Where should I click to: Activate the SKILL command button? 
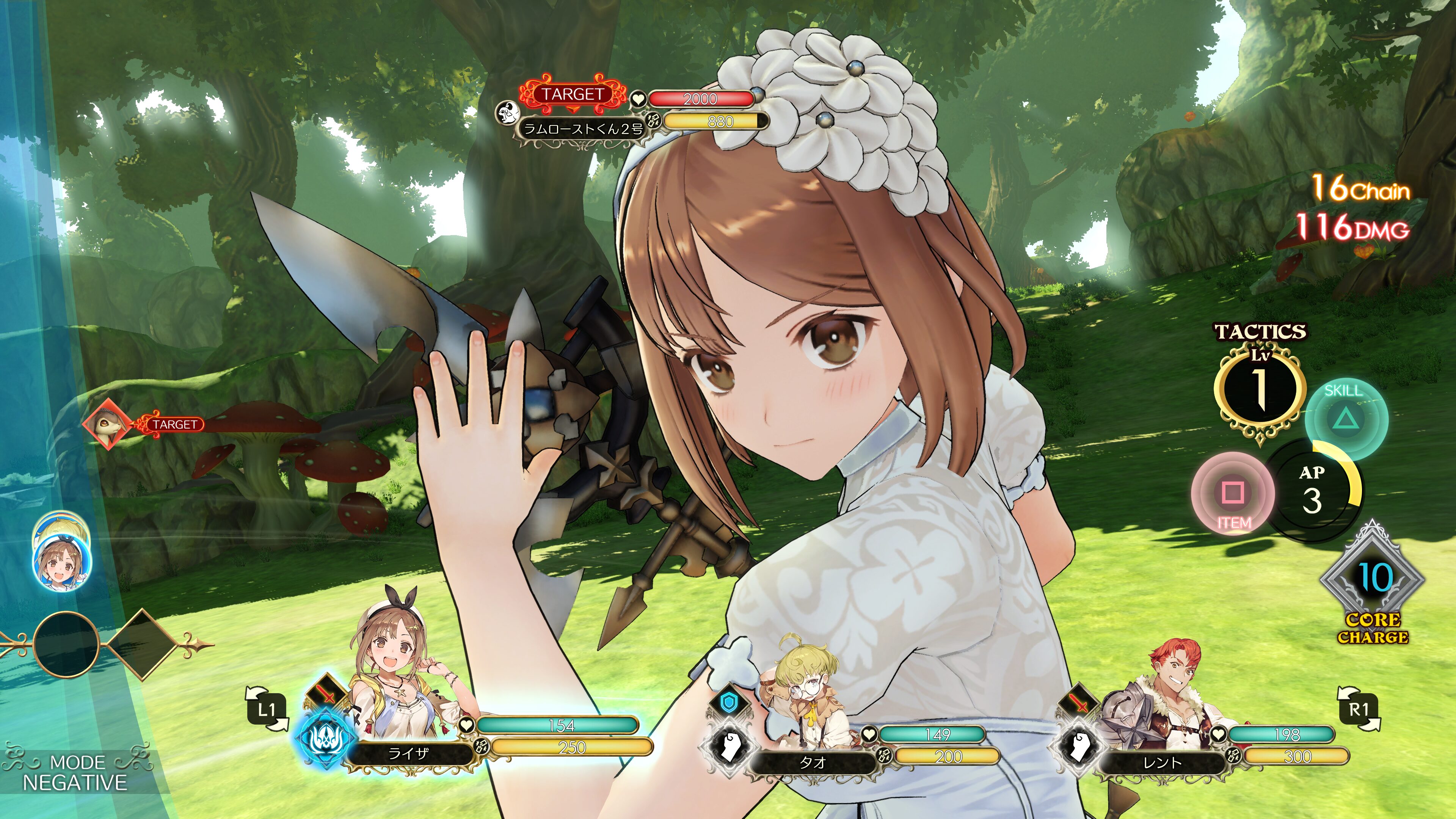pos(1346,419)
